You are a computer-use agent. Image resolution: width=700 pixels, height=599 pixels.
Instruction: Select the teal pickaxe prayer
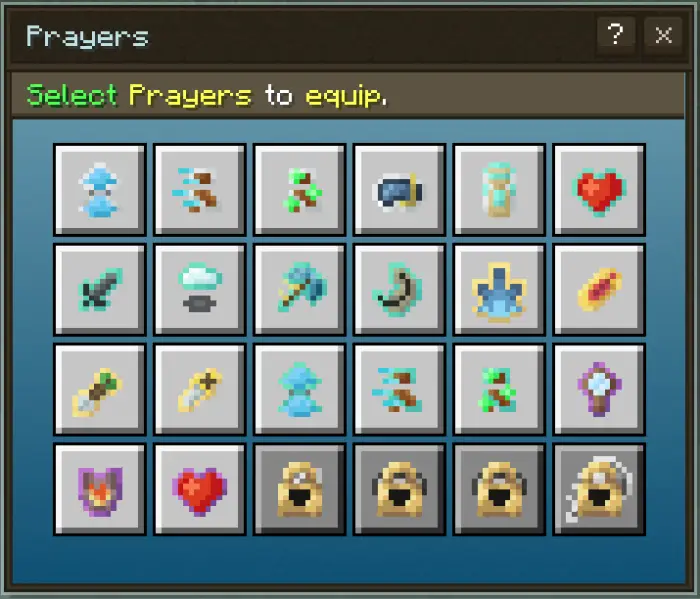(x=299, y=290)
